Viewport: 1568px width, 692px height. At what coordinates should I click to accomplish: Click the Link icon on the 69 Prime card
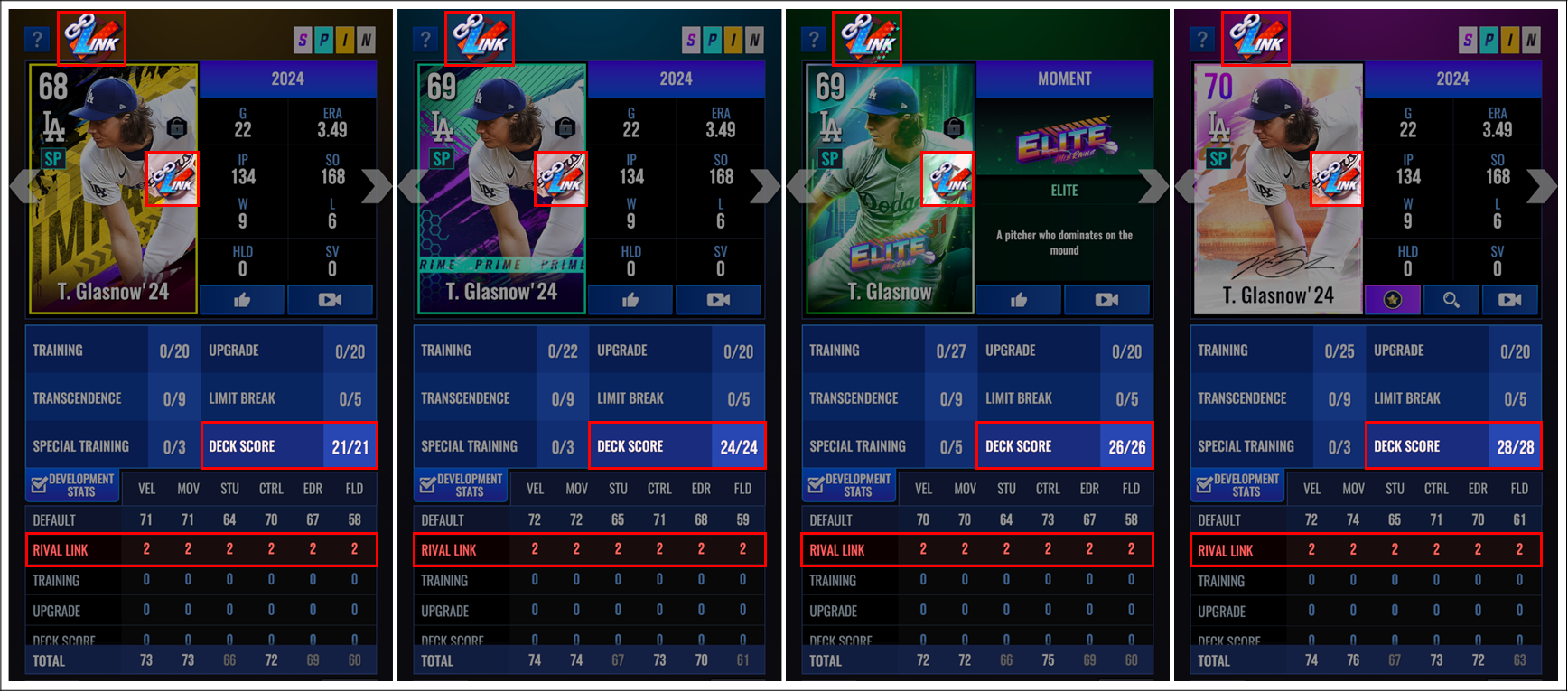pyautogui.click(x=560, y=179)
